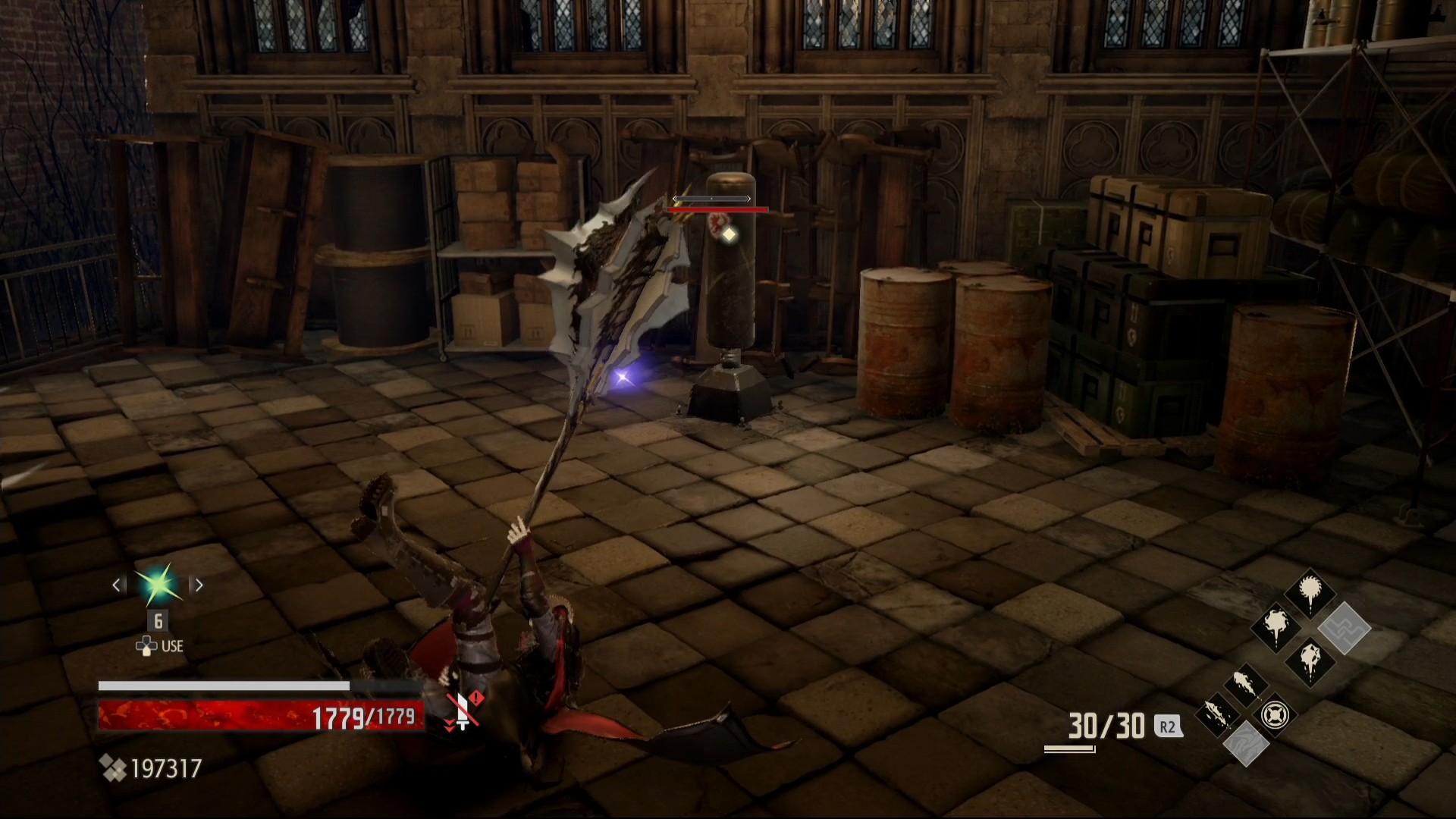Select the greyed-out wave pattern gift slot
Image resolution: width=1456 pixels, height=819 pixels.
coord(1245,744)
